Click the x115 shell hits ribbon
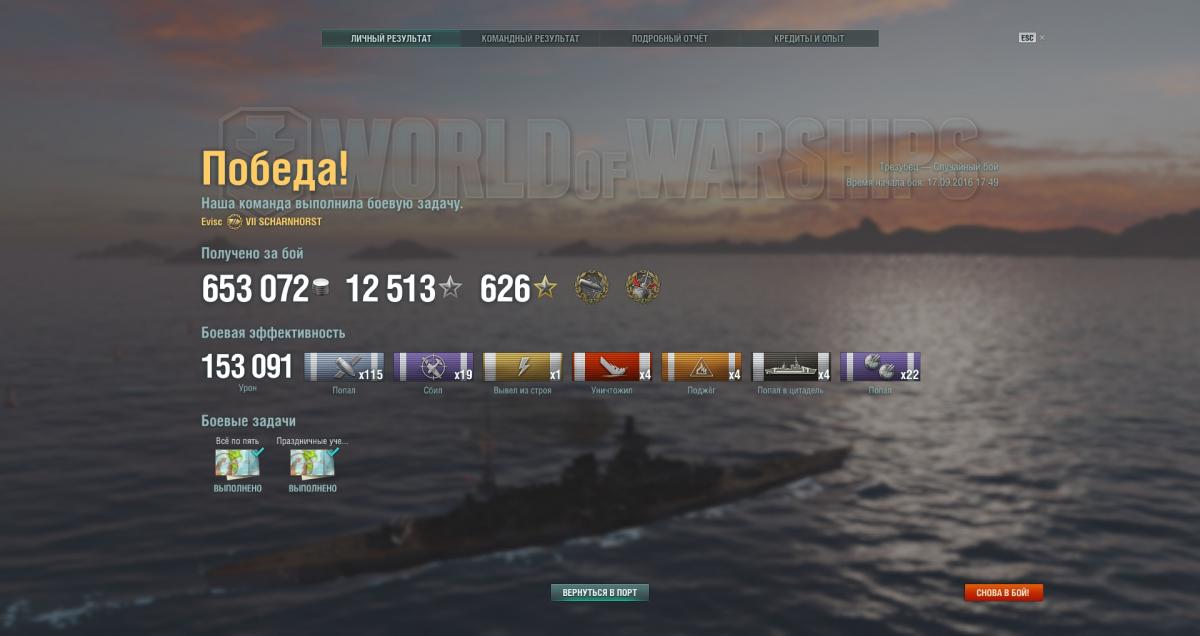The width and height of the screenshot is (1200, 636). (x=343, y=367)
